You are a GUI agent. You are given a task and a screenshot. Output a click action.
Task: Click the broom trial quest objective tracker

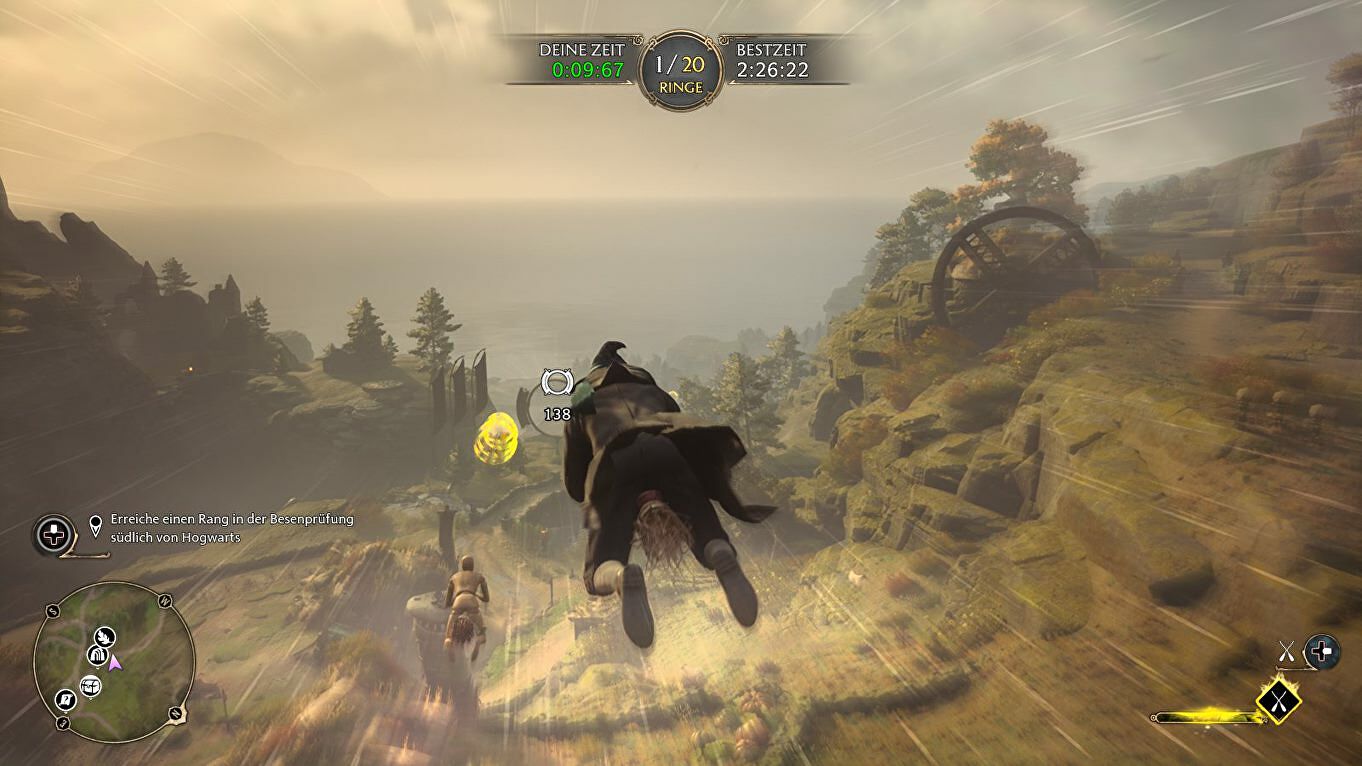(x=175, y=528)
